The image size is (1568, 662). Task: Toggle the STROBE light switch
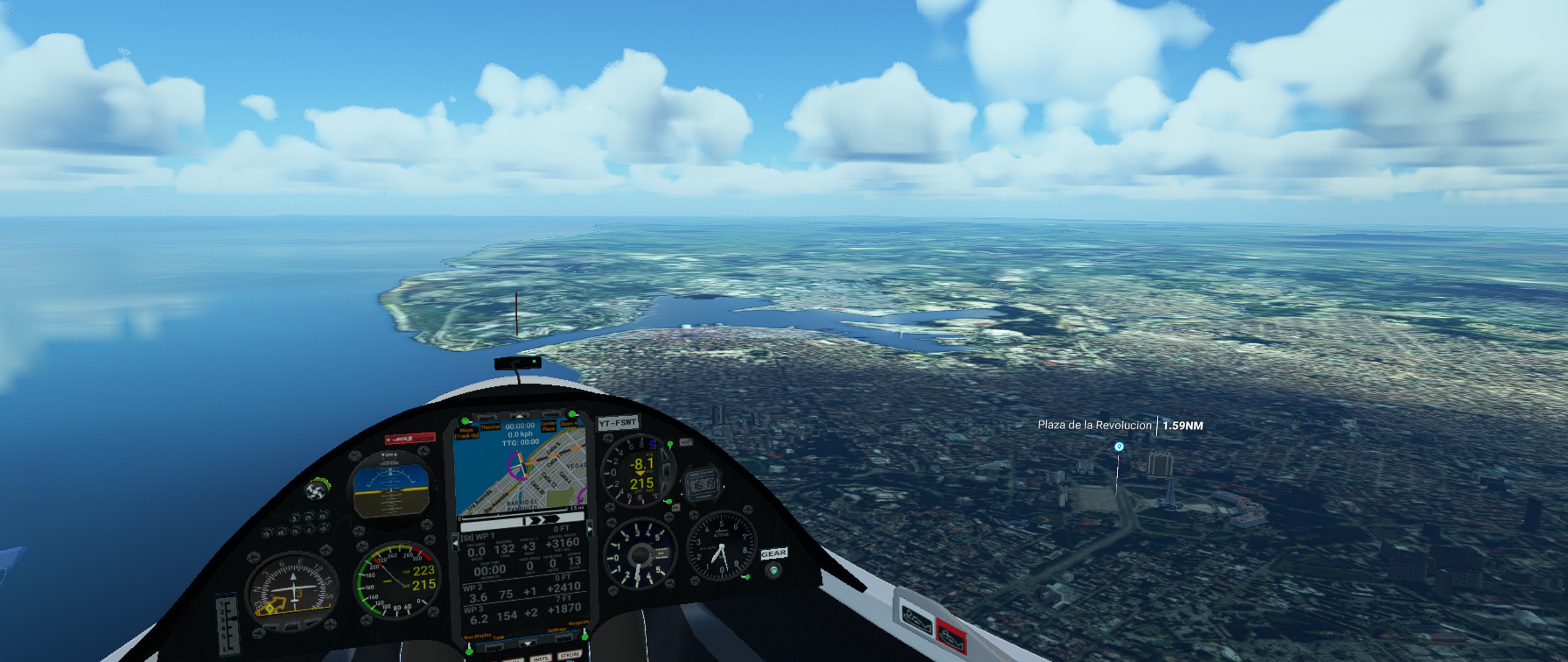(570, 655)
